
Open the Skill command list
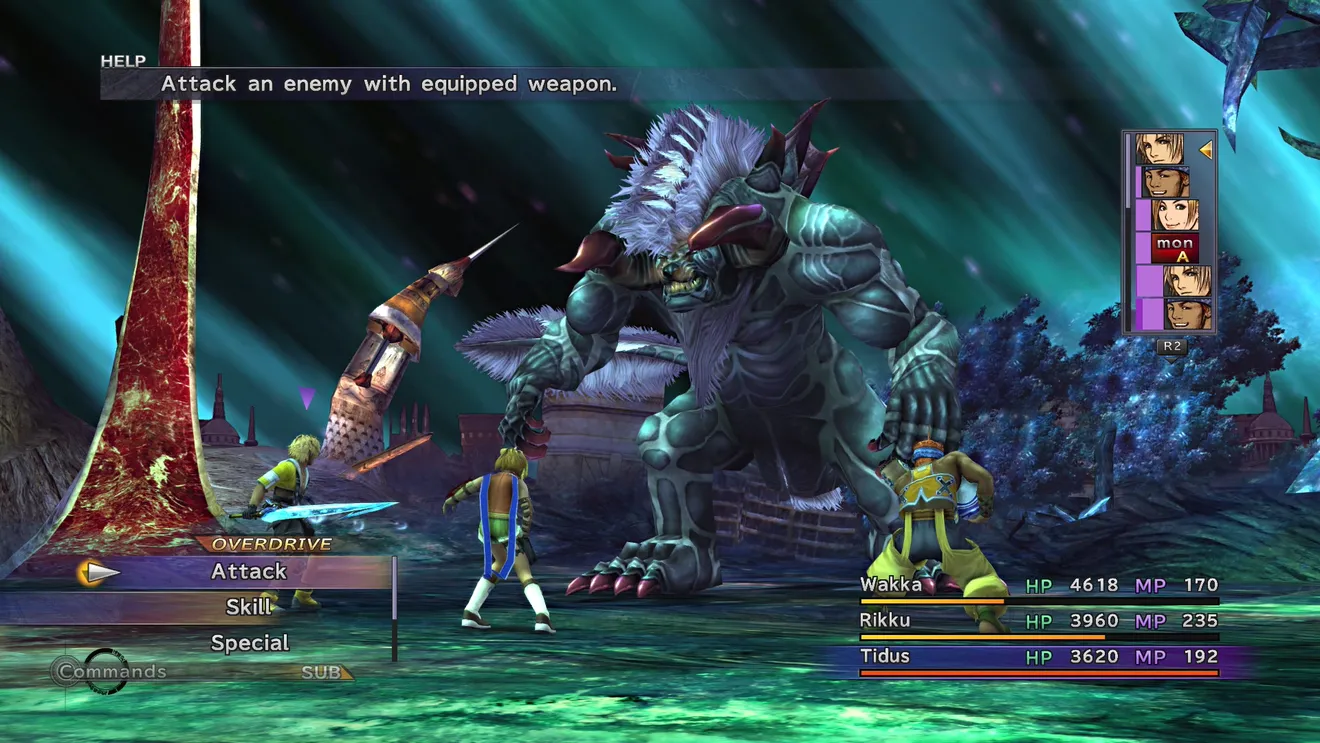pyautogui.click(x=249, y=607)
